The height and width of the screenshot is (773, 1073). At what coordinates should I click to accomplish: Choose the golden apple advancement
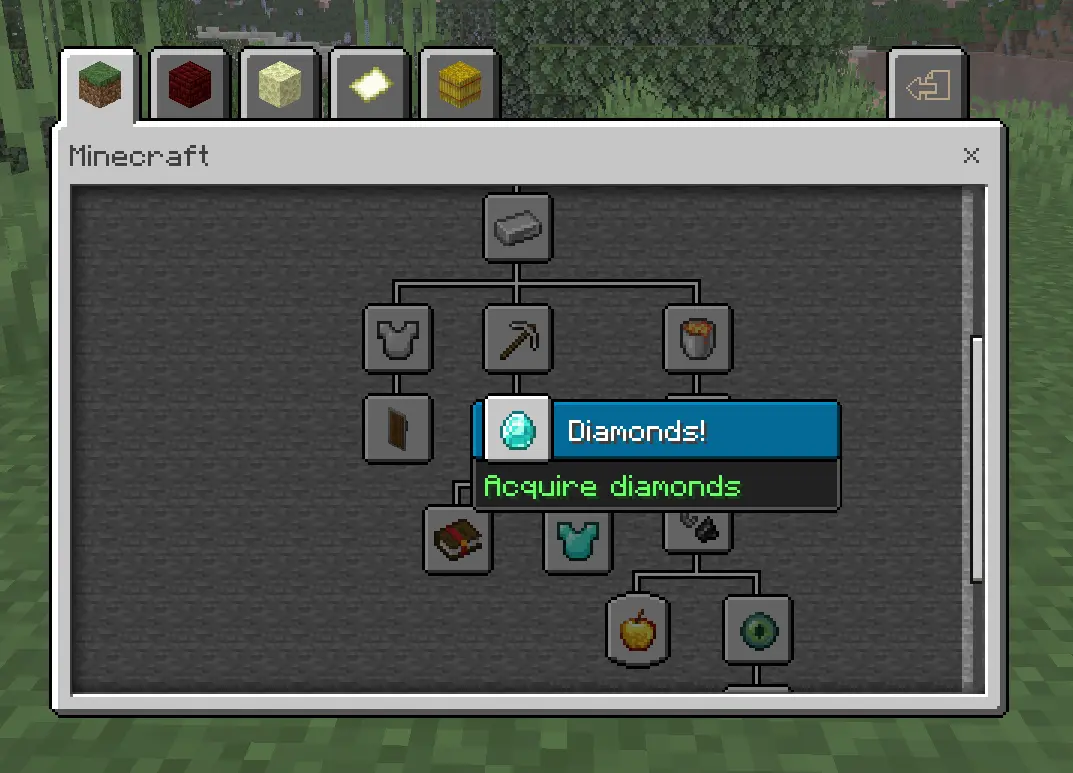click(638, 630)
